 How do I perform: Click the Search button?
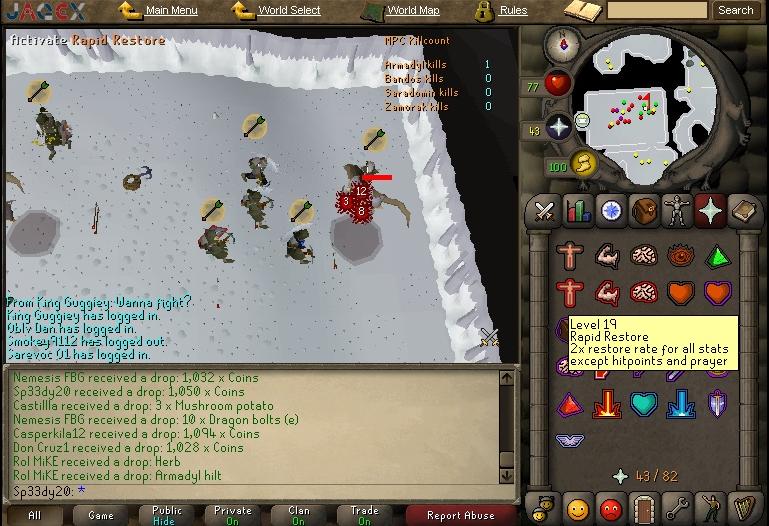[x=735, y=10]
